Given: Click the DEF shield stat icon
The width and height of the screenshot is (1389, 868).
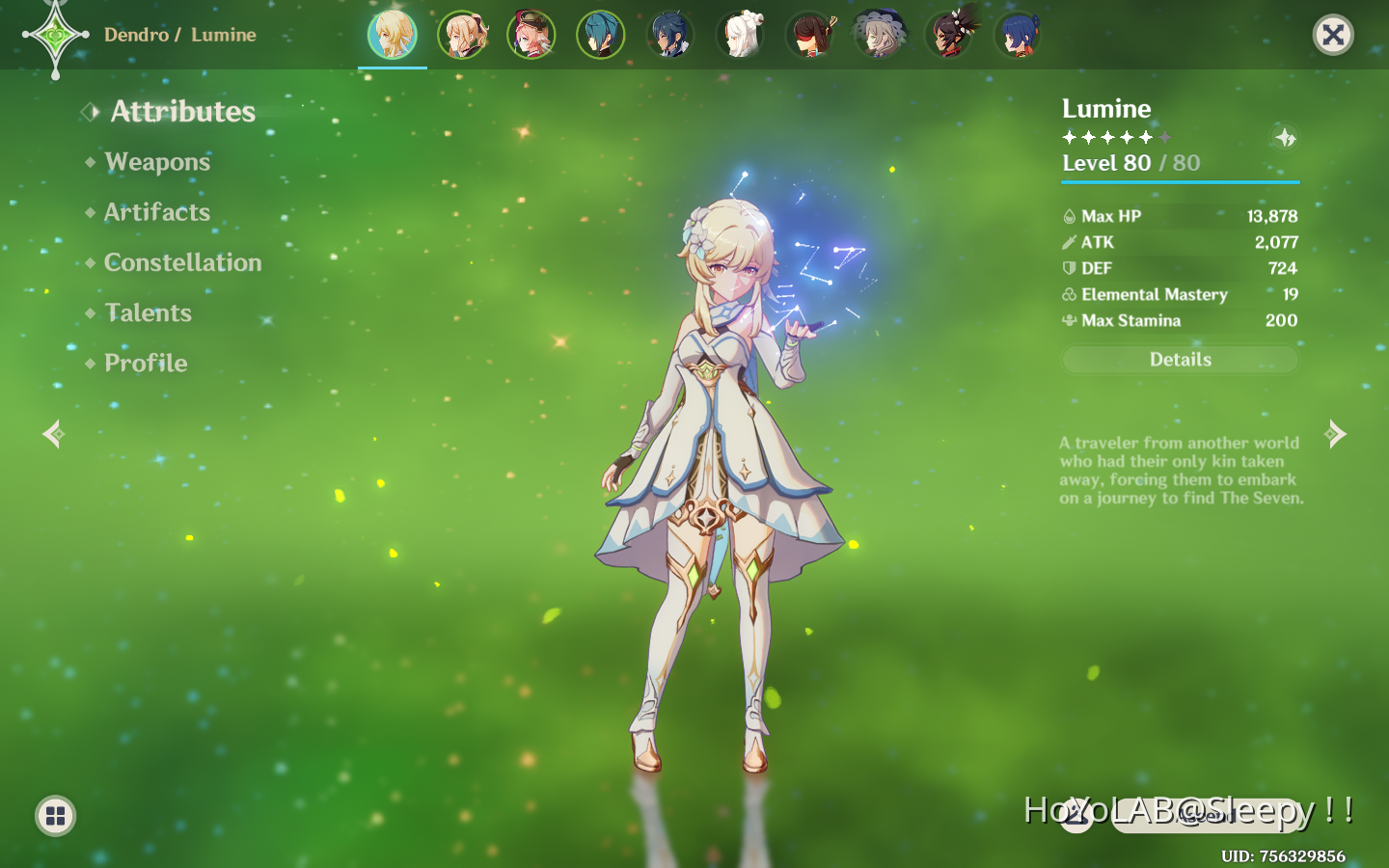Looking at the screenshot, I should click(1071, 268).
